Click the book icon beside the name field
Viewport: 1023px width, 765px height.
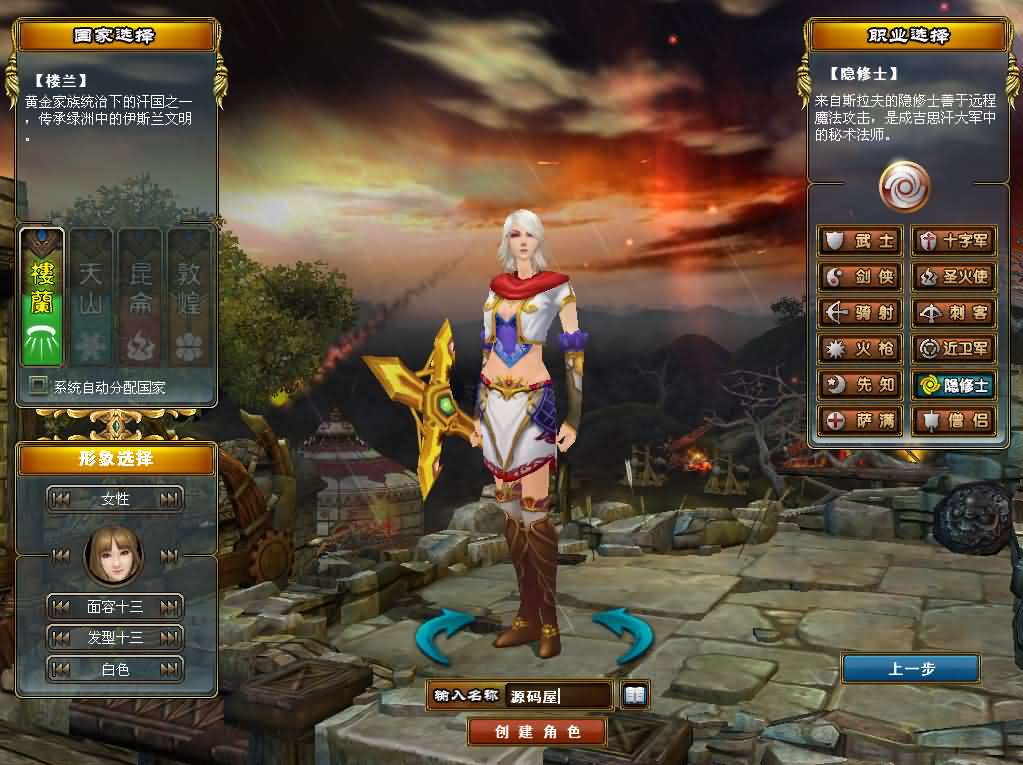point(635,694)
